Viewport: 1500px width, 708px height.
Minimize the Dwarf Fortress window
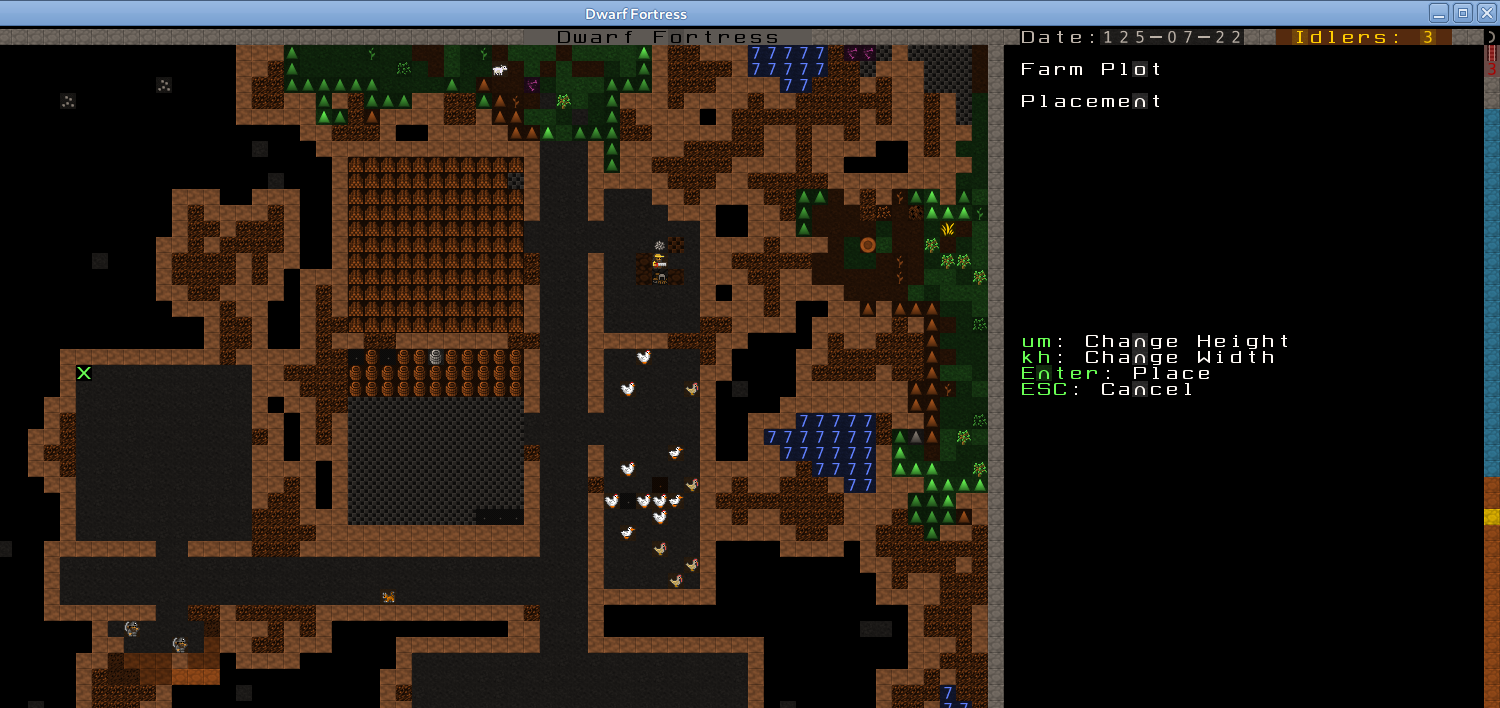(x=1438, y=13)
